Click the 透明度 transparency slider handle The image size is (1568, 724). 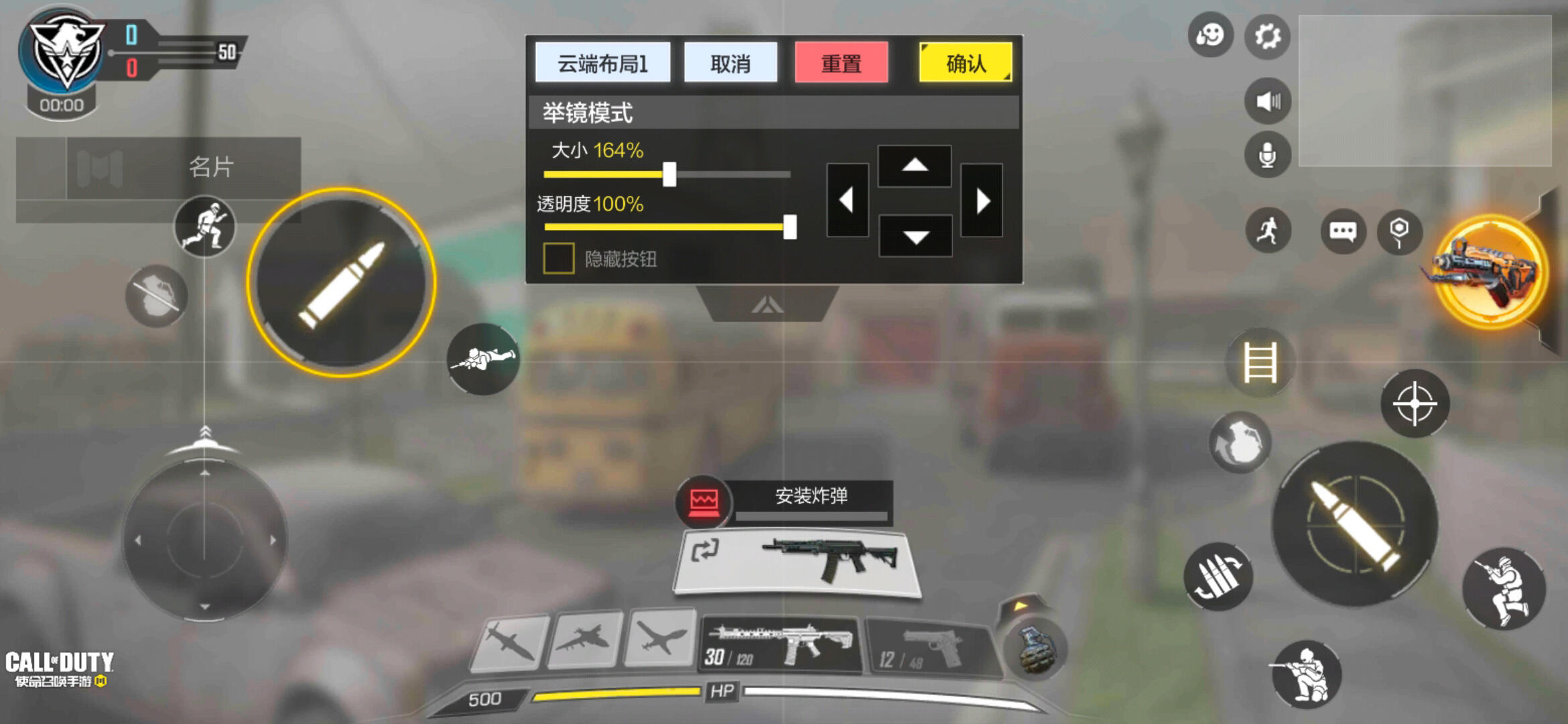click(791, 228)
